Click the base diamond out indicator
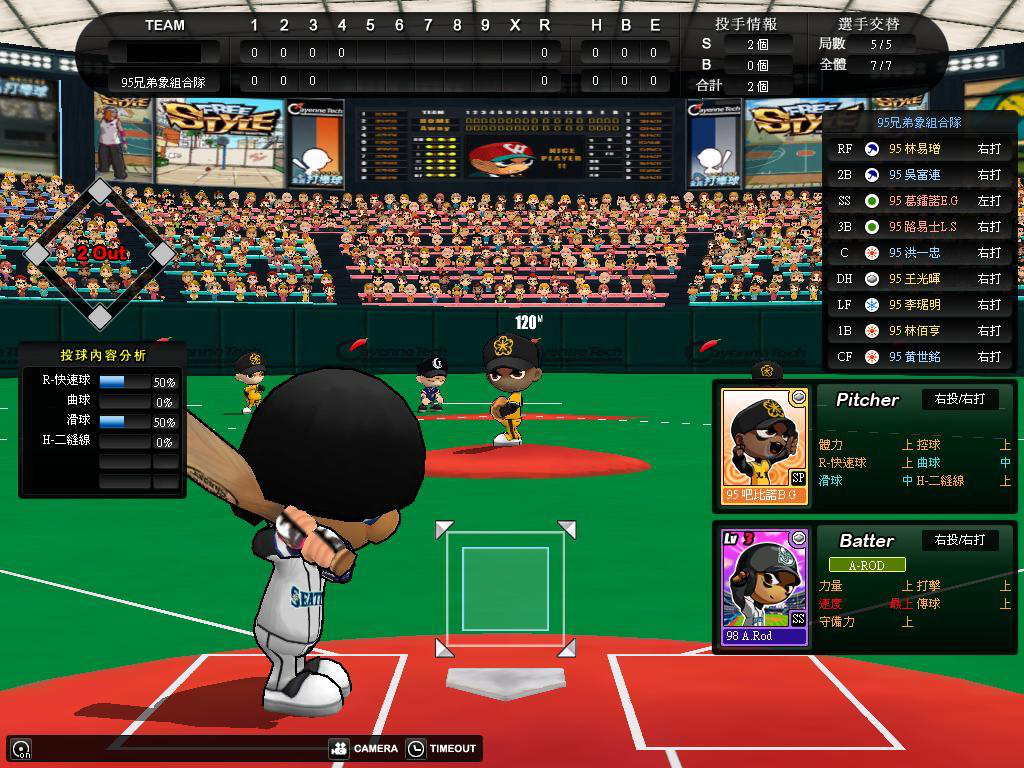This screenshot has height=768, width=1024. pos(100,254)
